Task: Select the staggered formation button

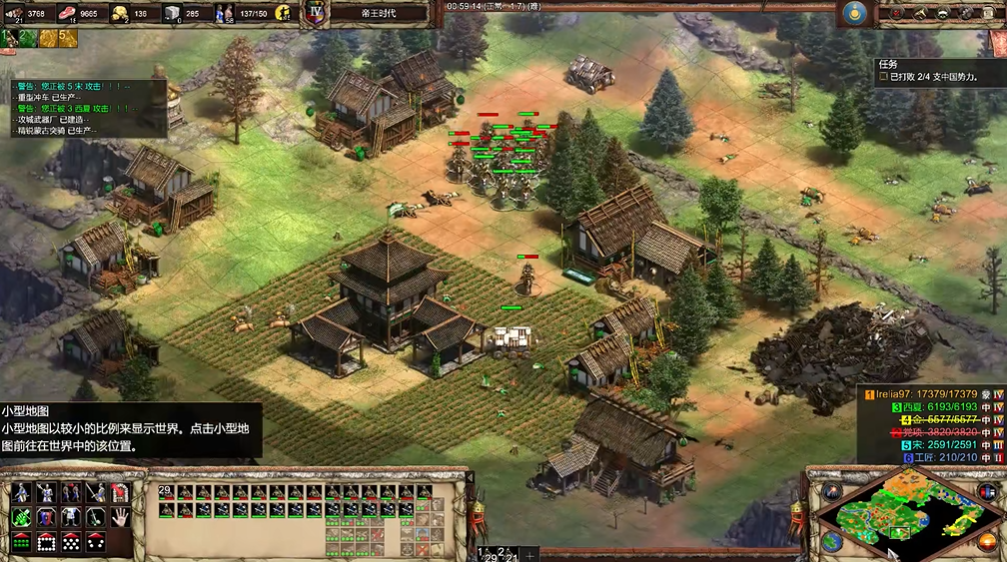Action: [x=71, y=542]
